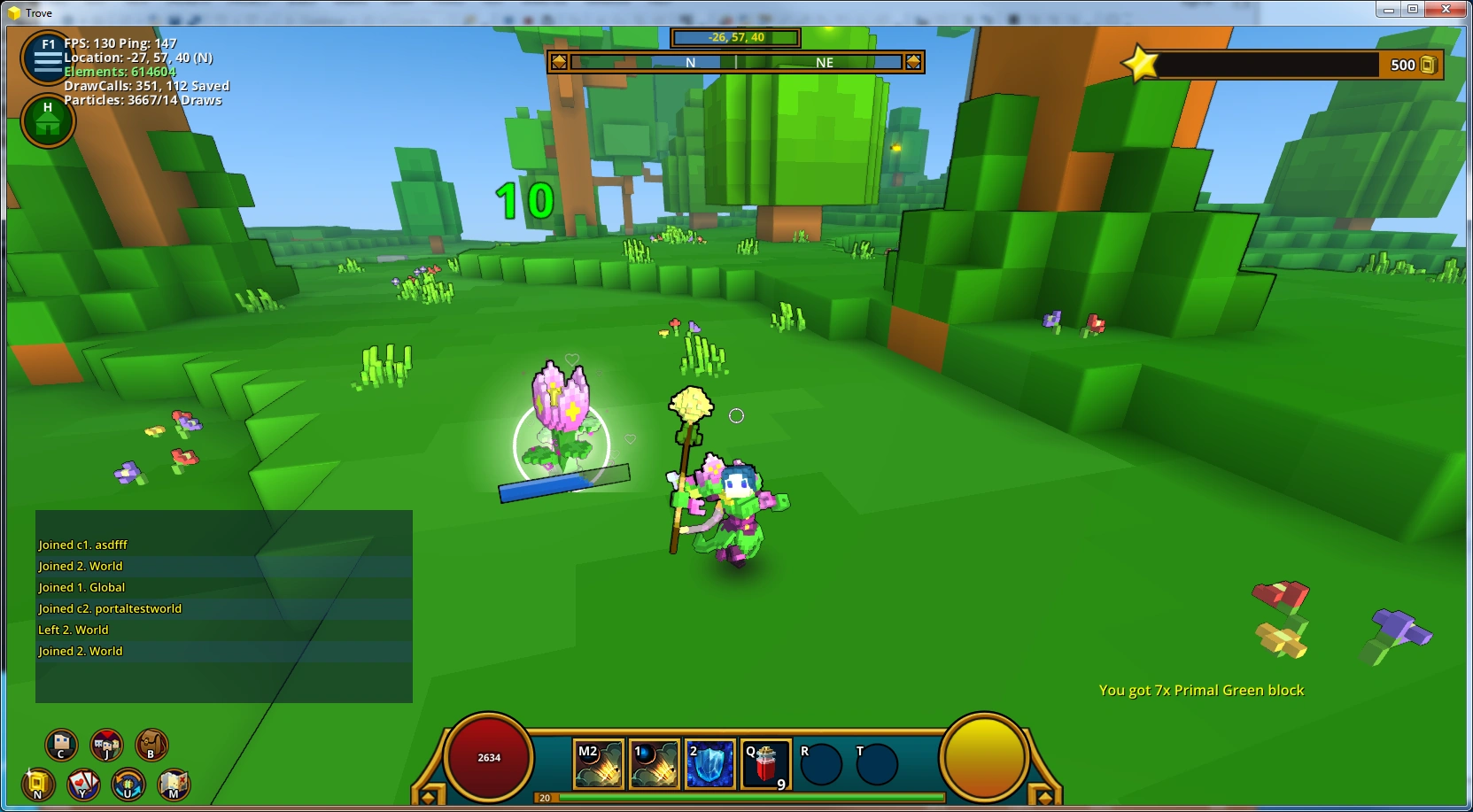This screenshot has height=812, width=1473.
Task: Click the empty R ability slot
Action: 819,762
